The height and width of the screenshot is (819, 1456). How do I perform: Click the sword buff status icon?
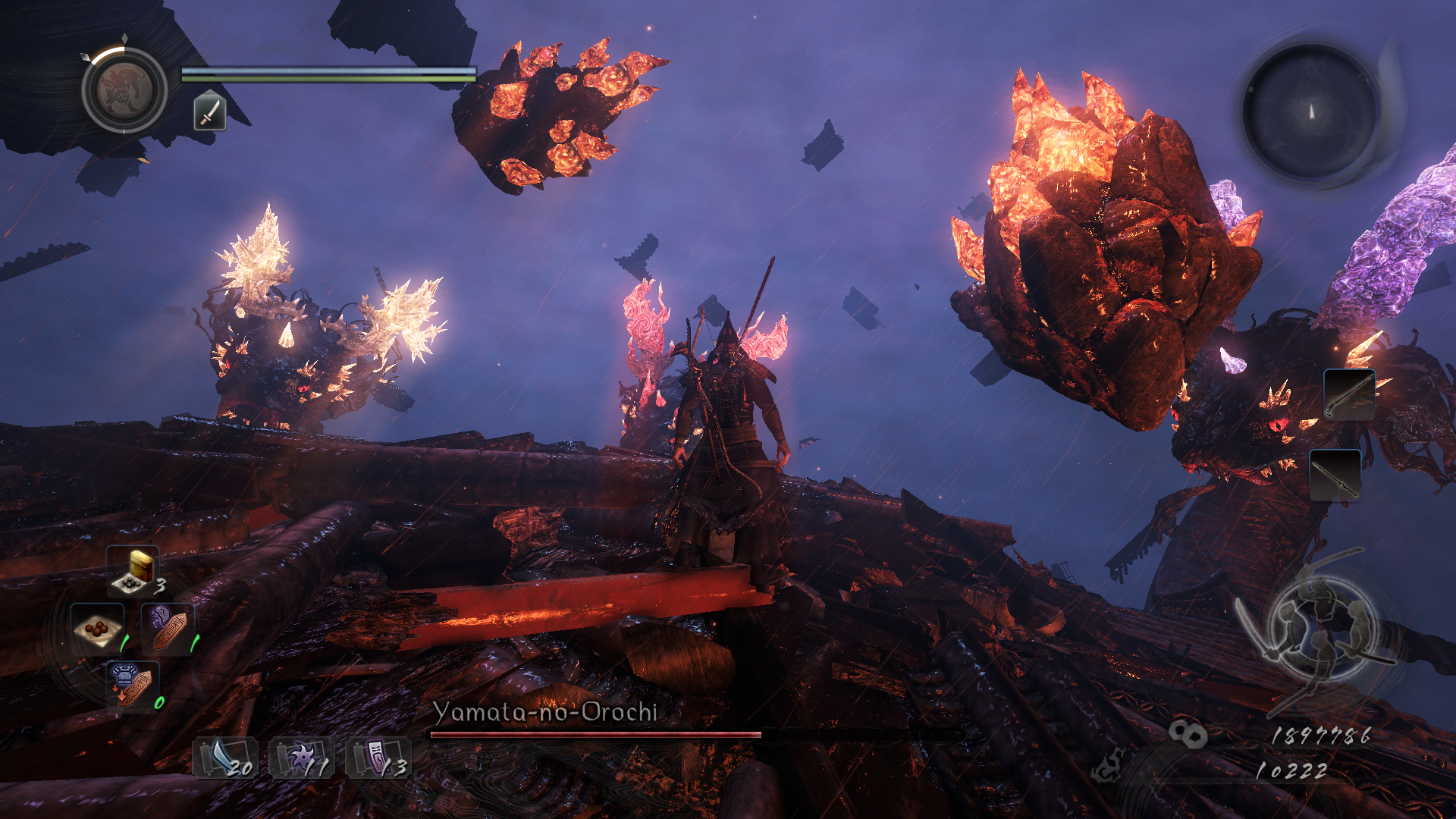point(210,111)
